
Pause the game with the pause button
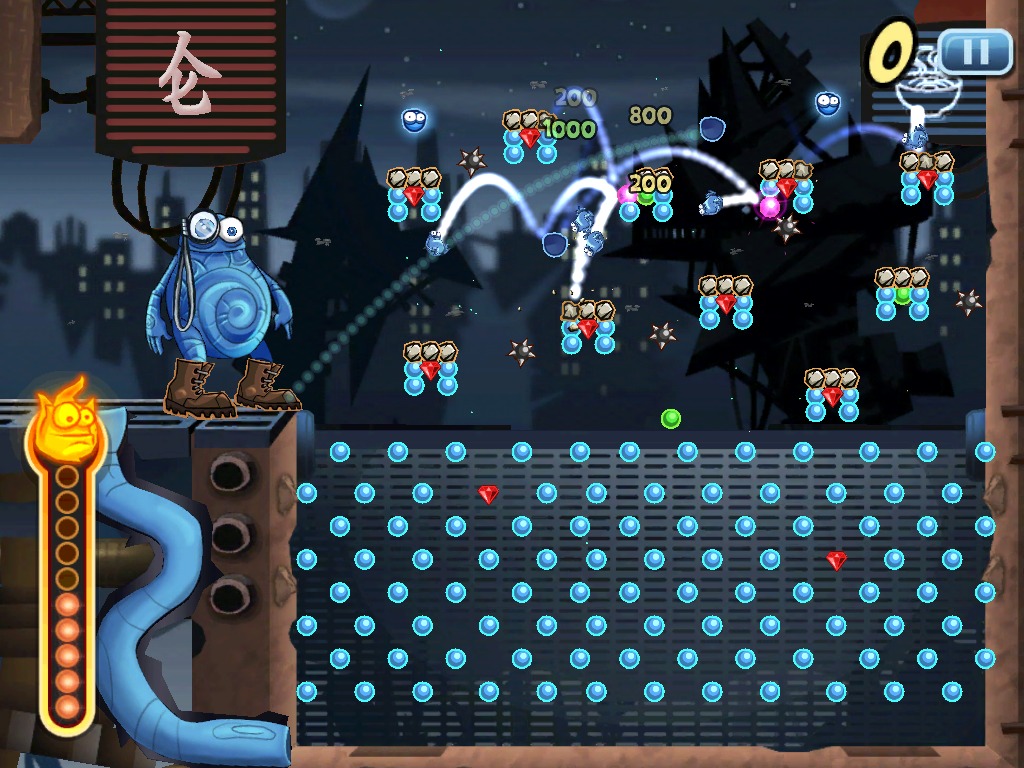(x=975, y=50)
